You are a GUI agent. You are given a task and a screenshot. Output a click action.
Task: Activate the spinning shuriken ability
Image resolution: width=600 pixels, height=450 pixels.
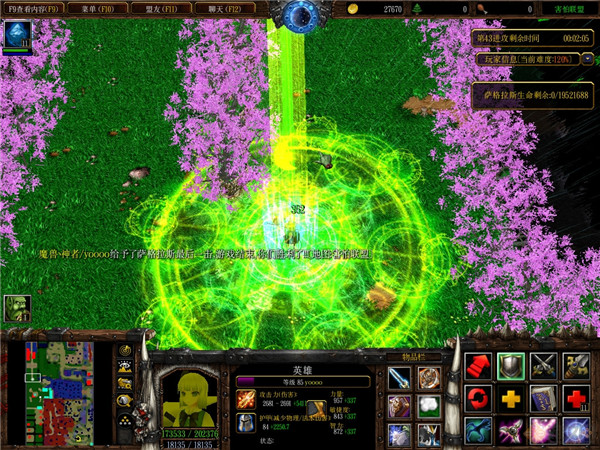point(511,431)
